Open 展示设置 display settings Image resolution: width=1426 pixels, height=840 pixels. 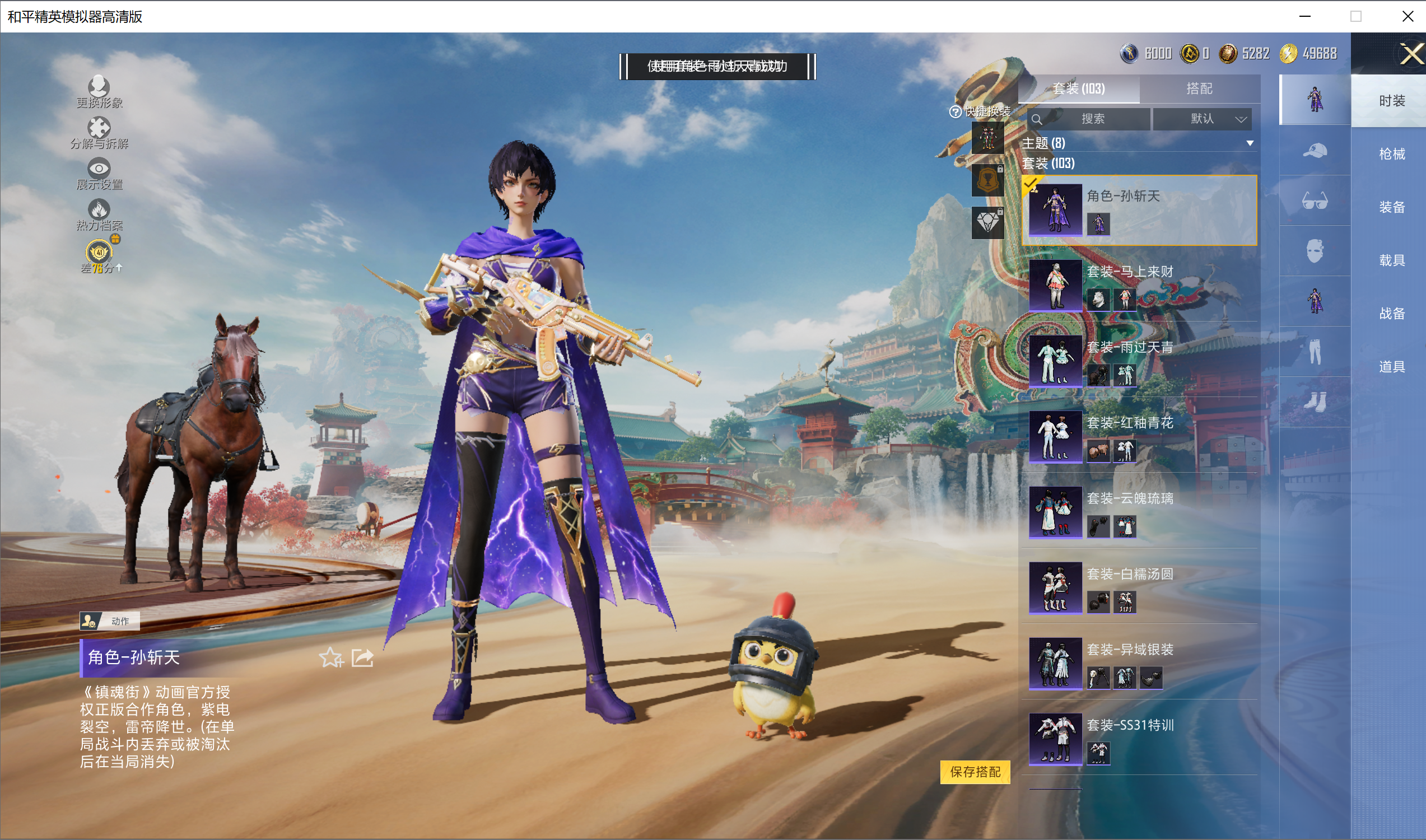pos(99,174)
